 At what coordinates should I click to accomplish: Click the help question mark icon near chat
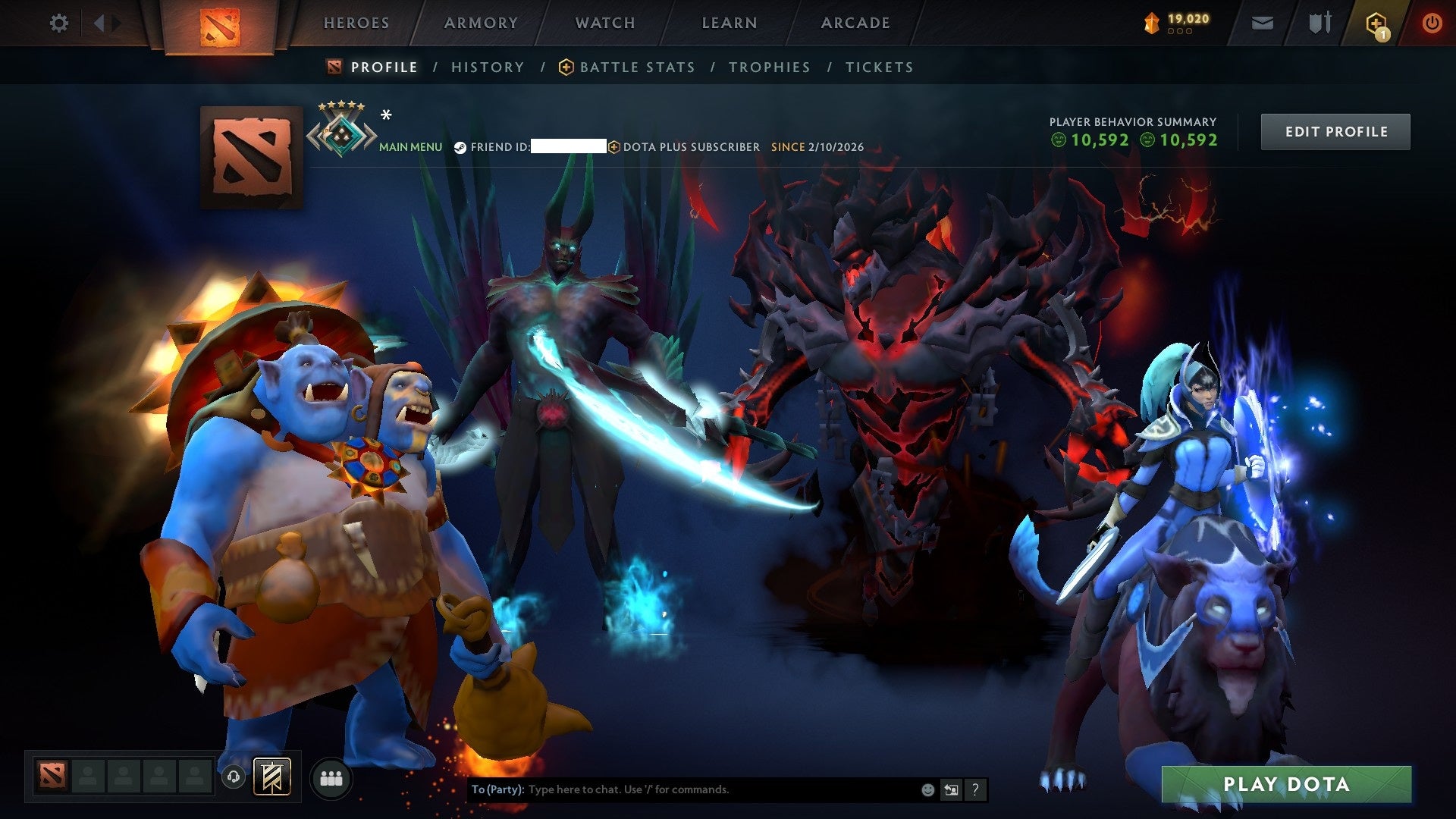[974, 789]
